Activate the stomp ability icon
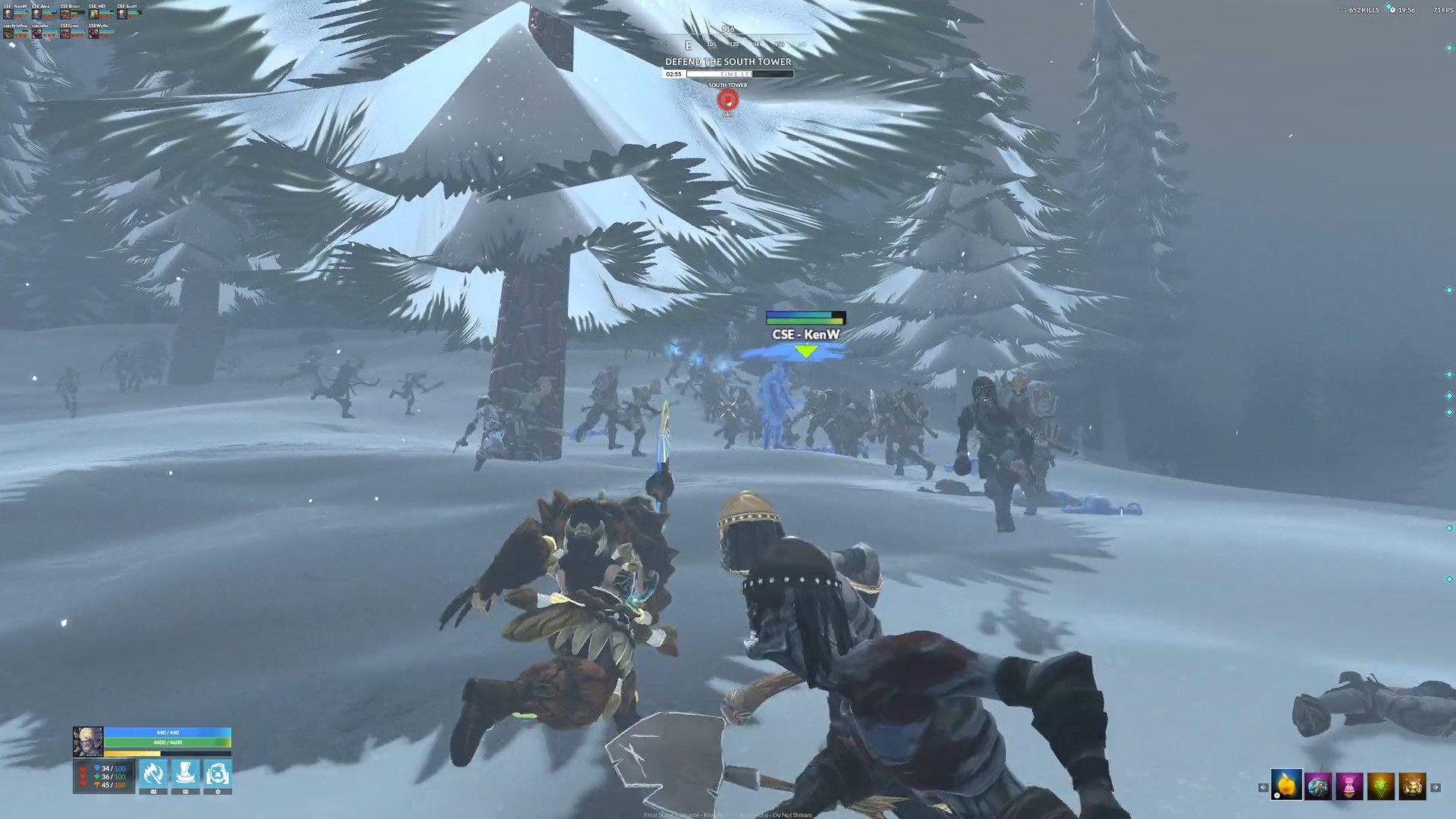Image resolution: width=1456 pixels, height=819 pixels. pyautogui.click(x=185, y=774)
